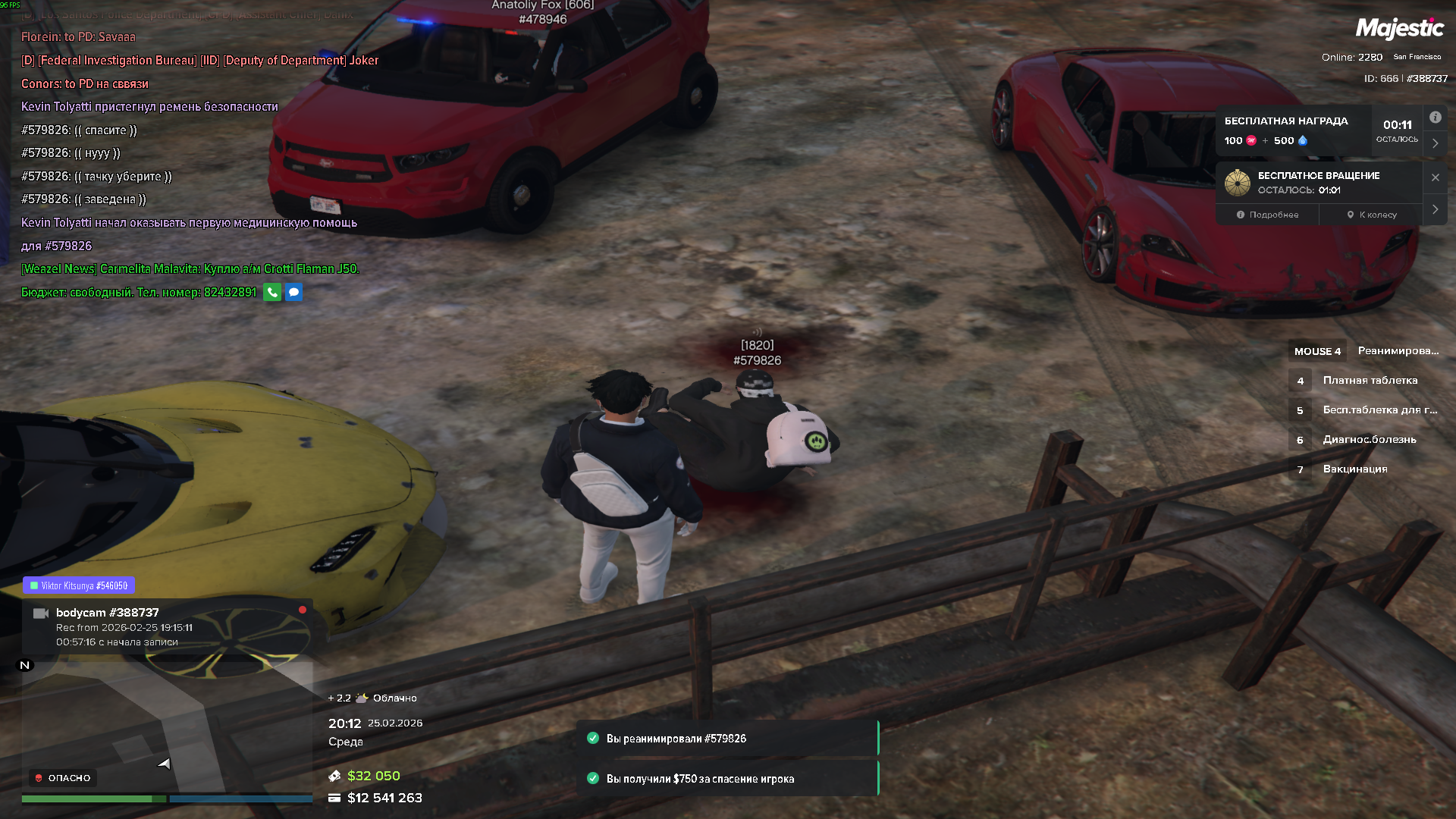Message the advertiser via blue chat icon

pos(293,292)
